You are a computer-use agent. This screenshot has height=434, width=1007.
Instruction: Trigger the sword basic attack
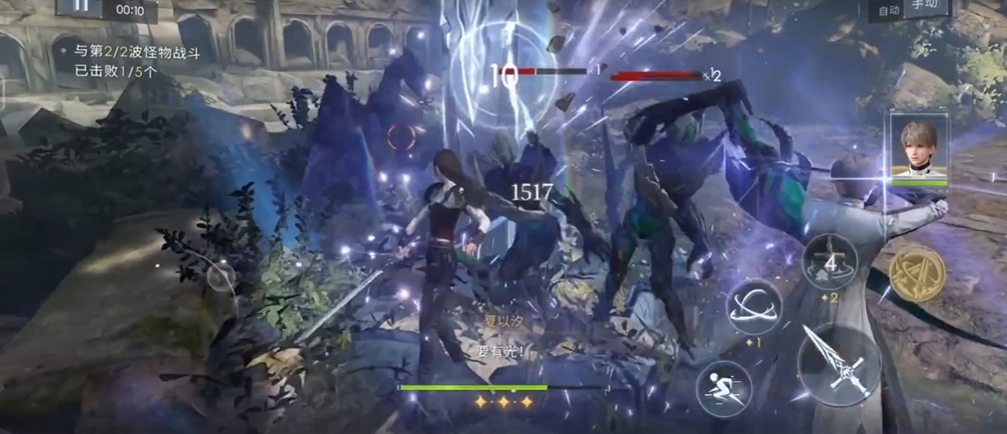[839, 365]
